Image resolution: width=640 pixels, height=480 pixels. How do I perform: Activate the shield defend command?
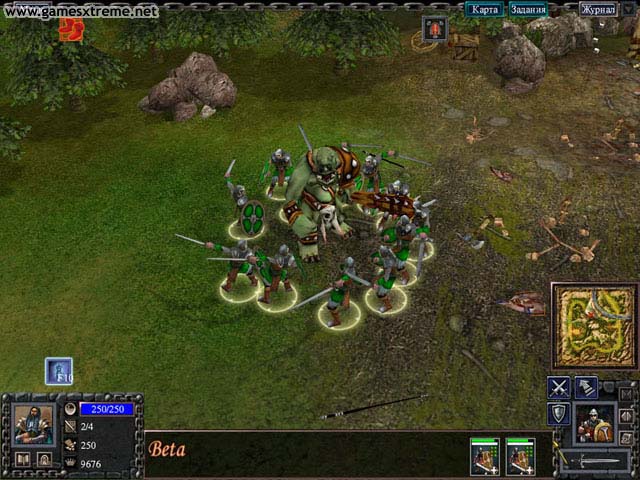click(x=559, y=414)
